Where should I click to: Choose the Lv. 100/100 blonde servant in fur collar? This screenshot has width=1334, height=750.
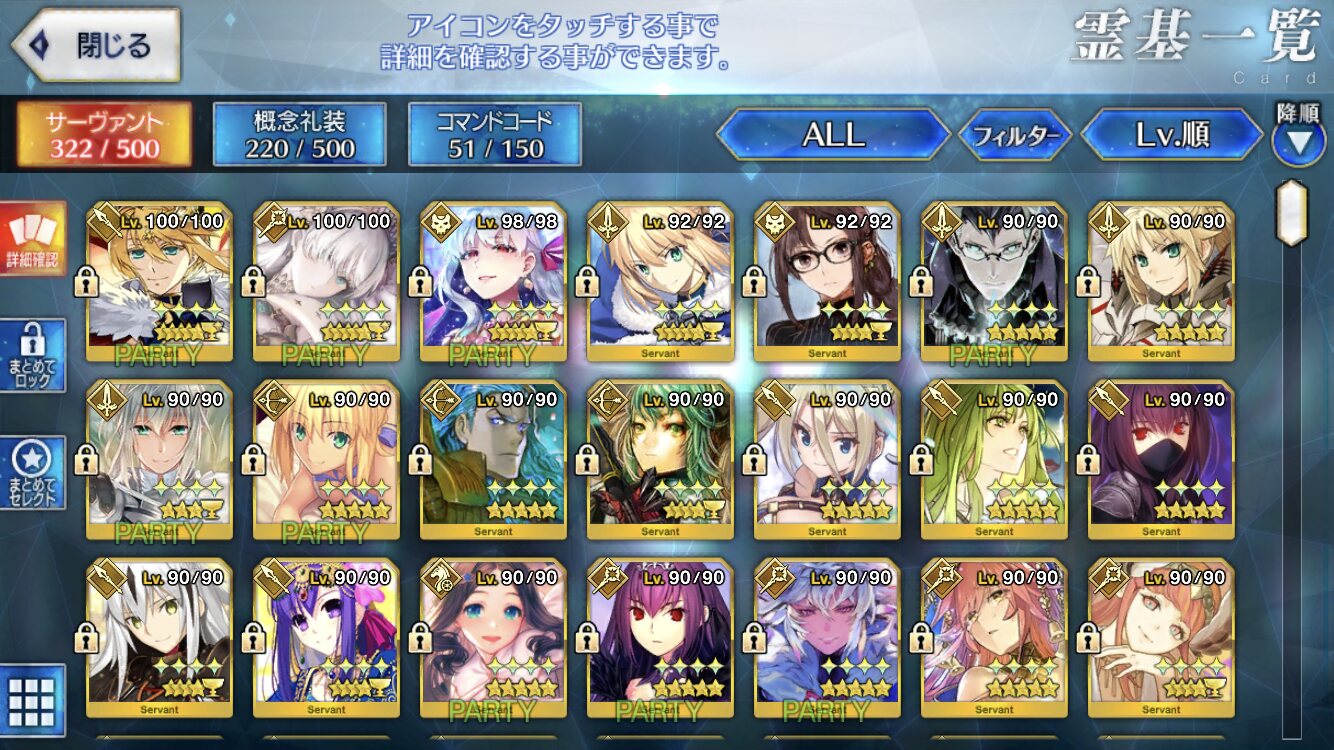click(160, 280)
